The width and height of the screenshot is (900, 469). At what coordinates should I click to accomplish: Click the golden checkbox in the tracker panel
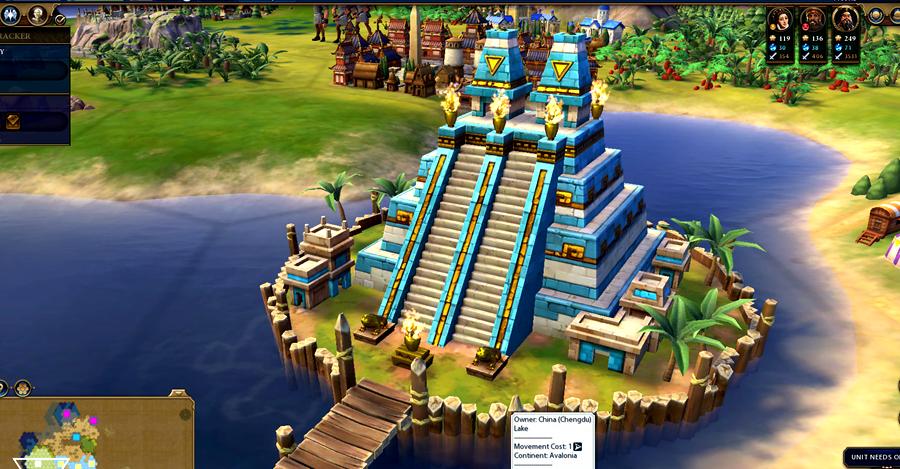pyautogui.click(x=14, y=121)
